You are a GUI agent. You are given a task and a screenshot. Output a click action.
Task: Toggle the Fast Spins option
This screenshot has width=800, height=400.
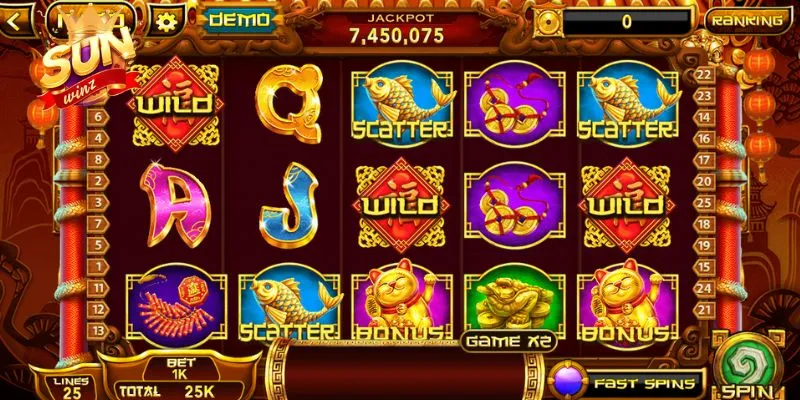coord(629,382)
